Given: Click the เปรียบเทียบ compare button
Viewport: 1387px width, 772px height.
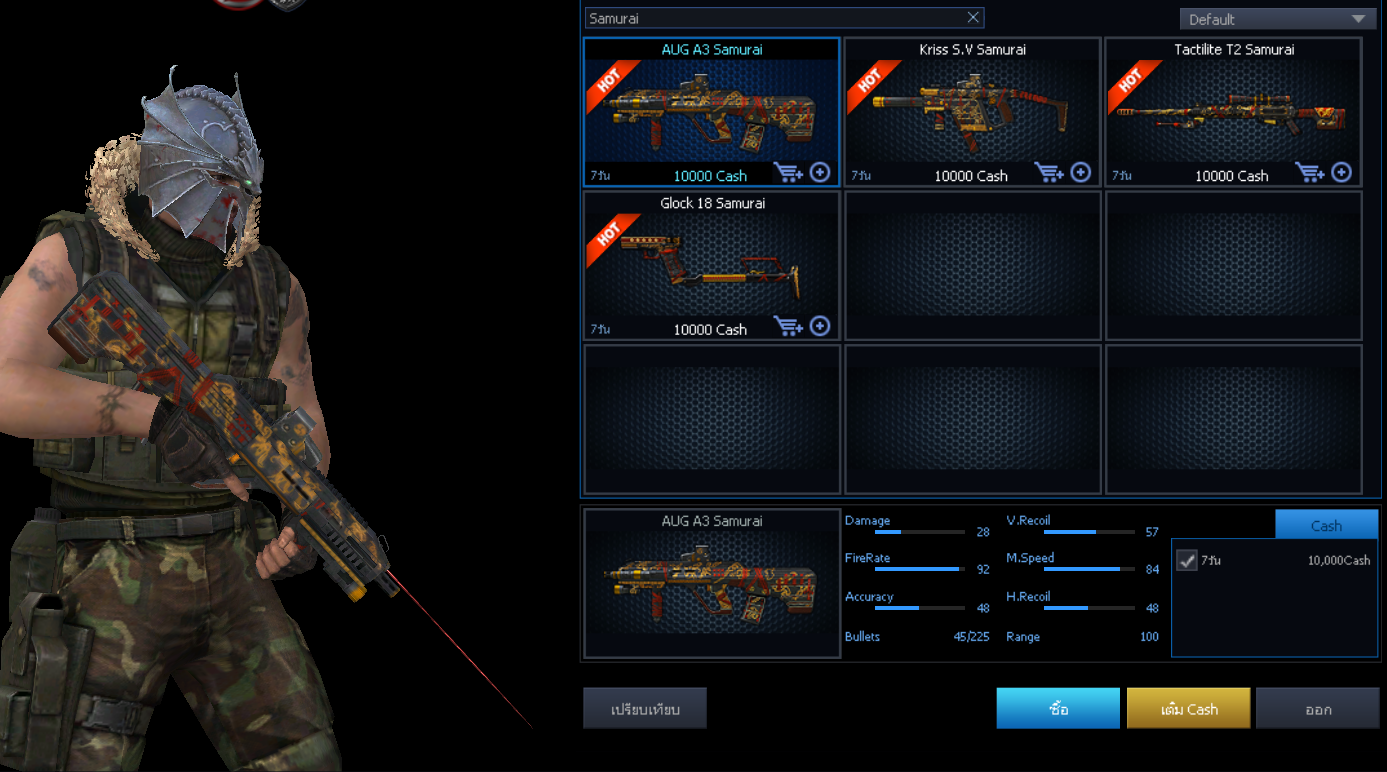Looking at the screenshot, I should (x=645, y=709).
